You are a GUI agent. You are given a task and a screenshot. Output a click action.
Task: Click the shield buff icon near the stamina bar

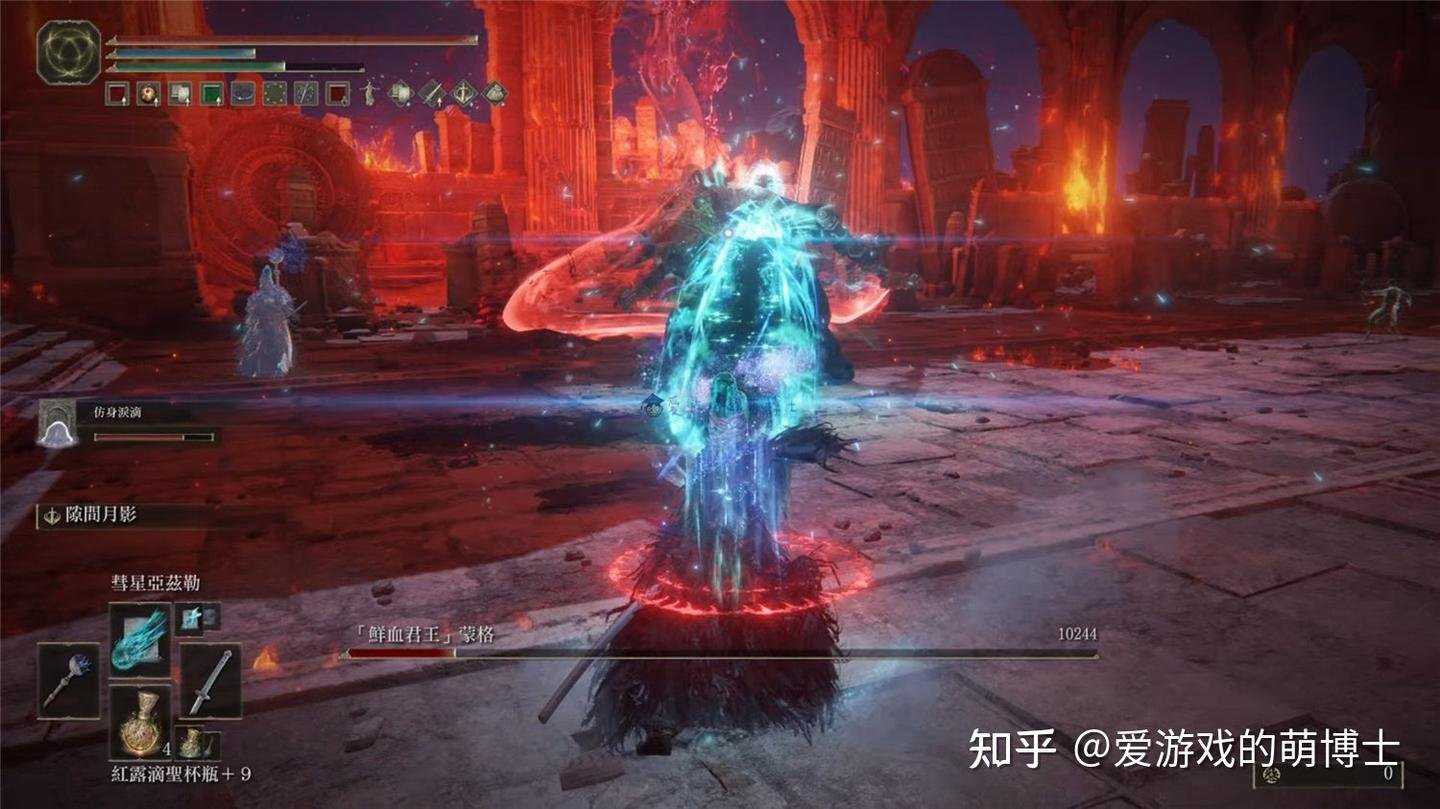tap(401, 92)
